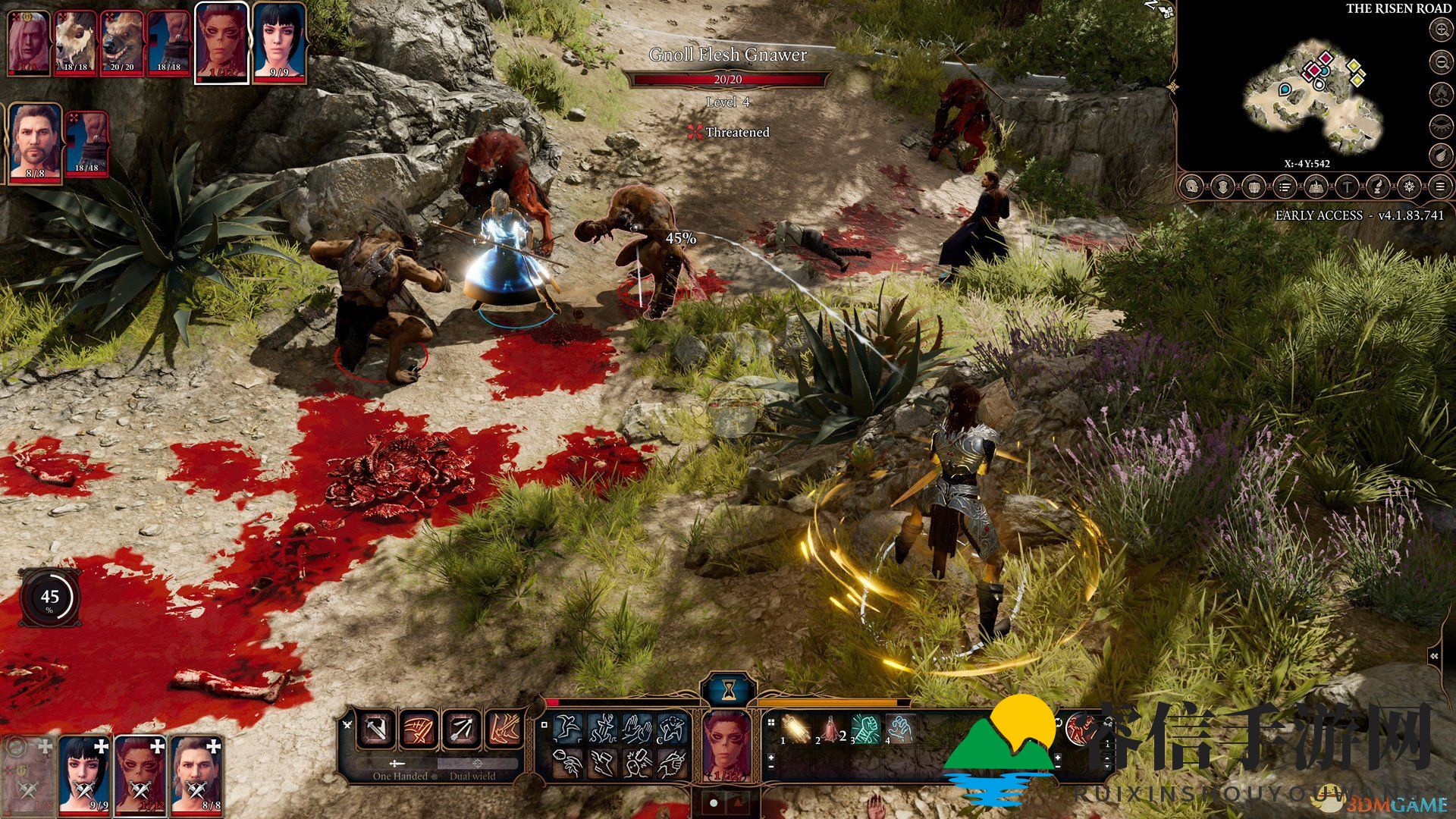Open the spellbook icon
Viewport: 1456px width, 819px height.
point(1316,187)
